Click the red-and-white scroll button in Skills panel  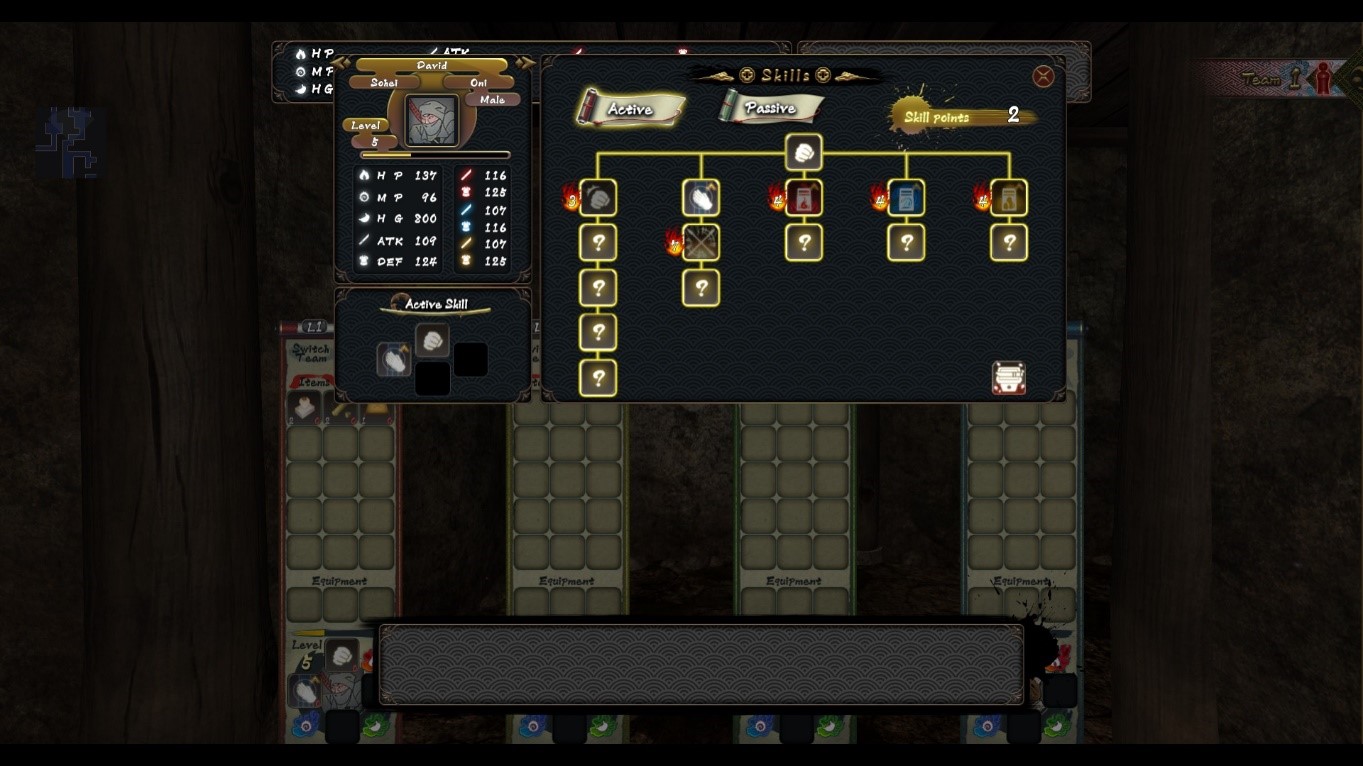point(1008,378)
